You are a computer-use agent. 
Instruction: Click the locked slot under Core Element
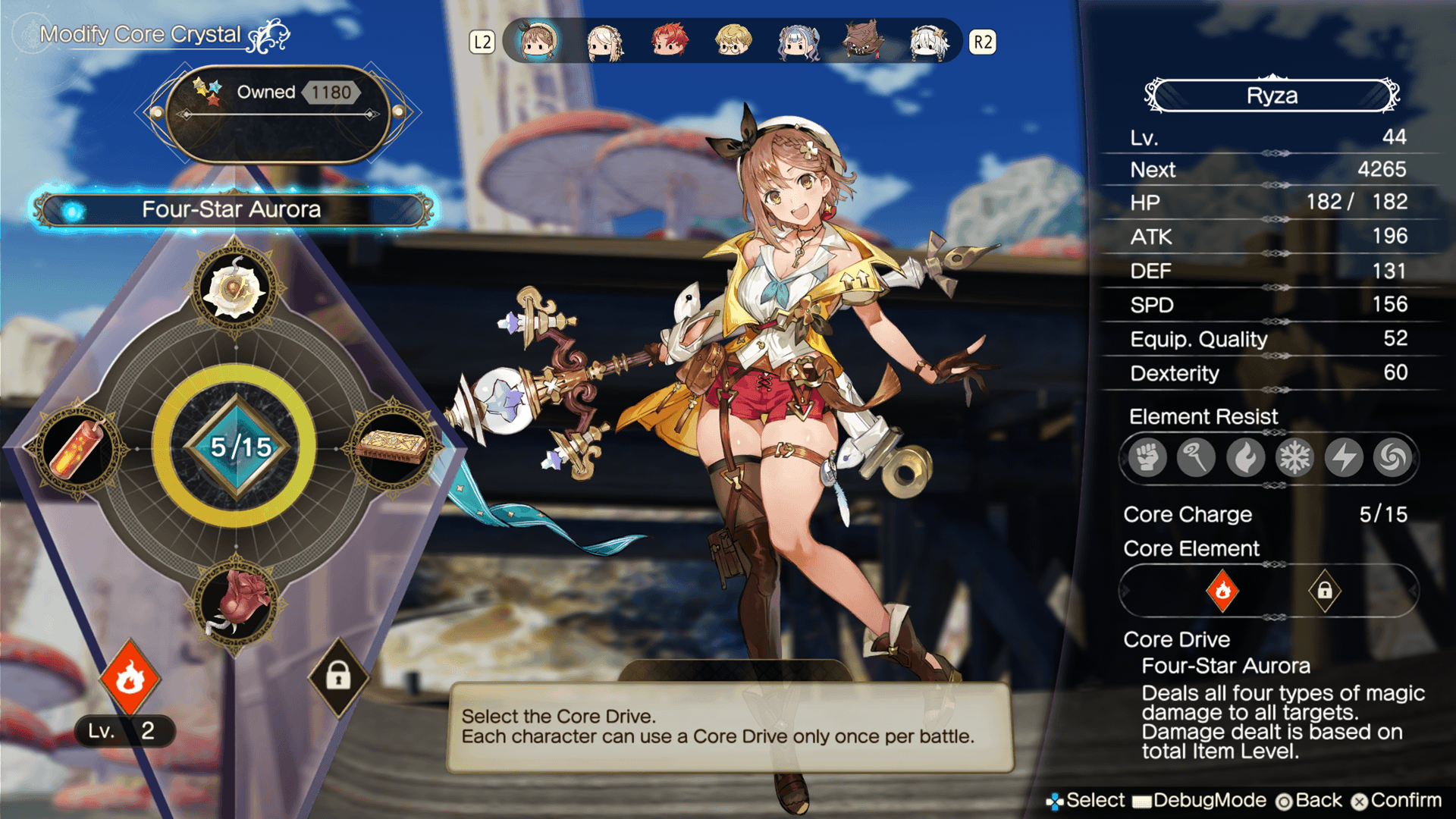click(1324, 590)
